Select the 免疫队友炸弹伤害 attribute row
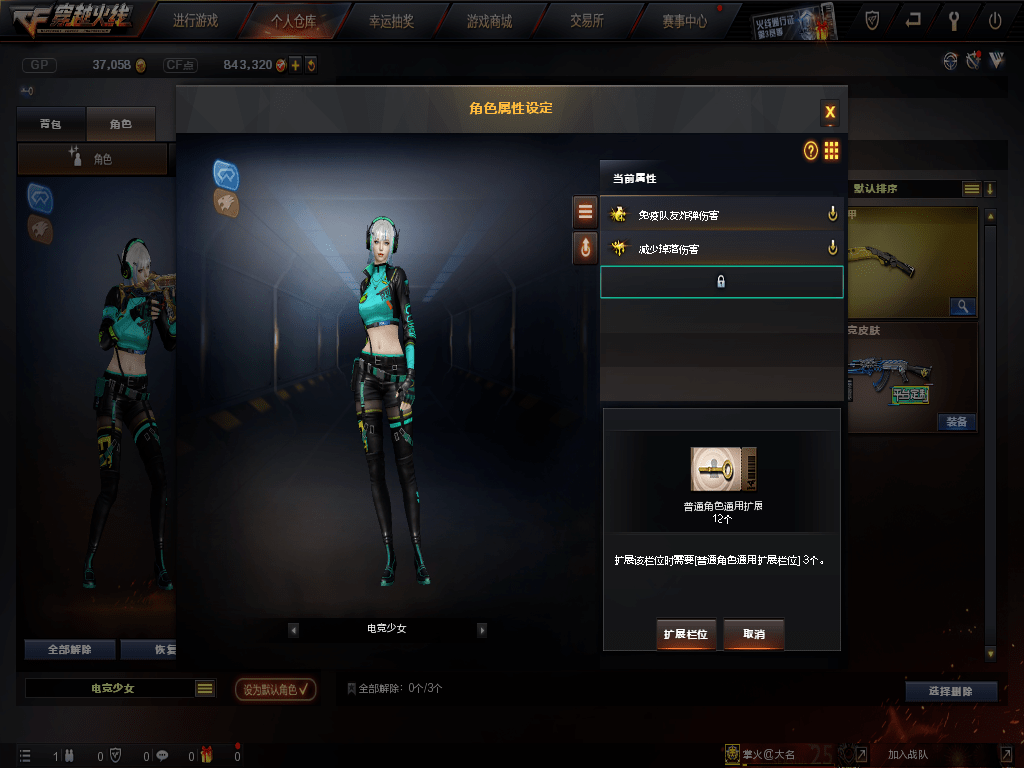The height and width of the screenshot is (768, 1024). [721, 214]
